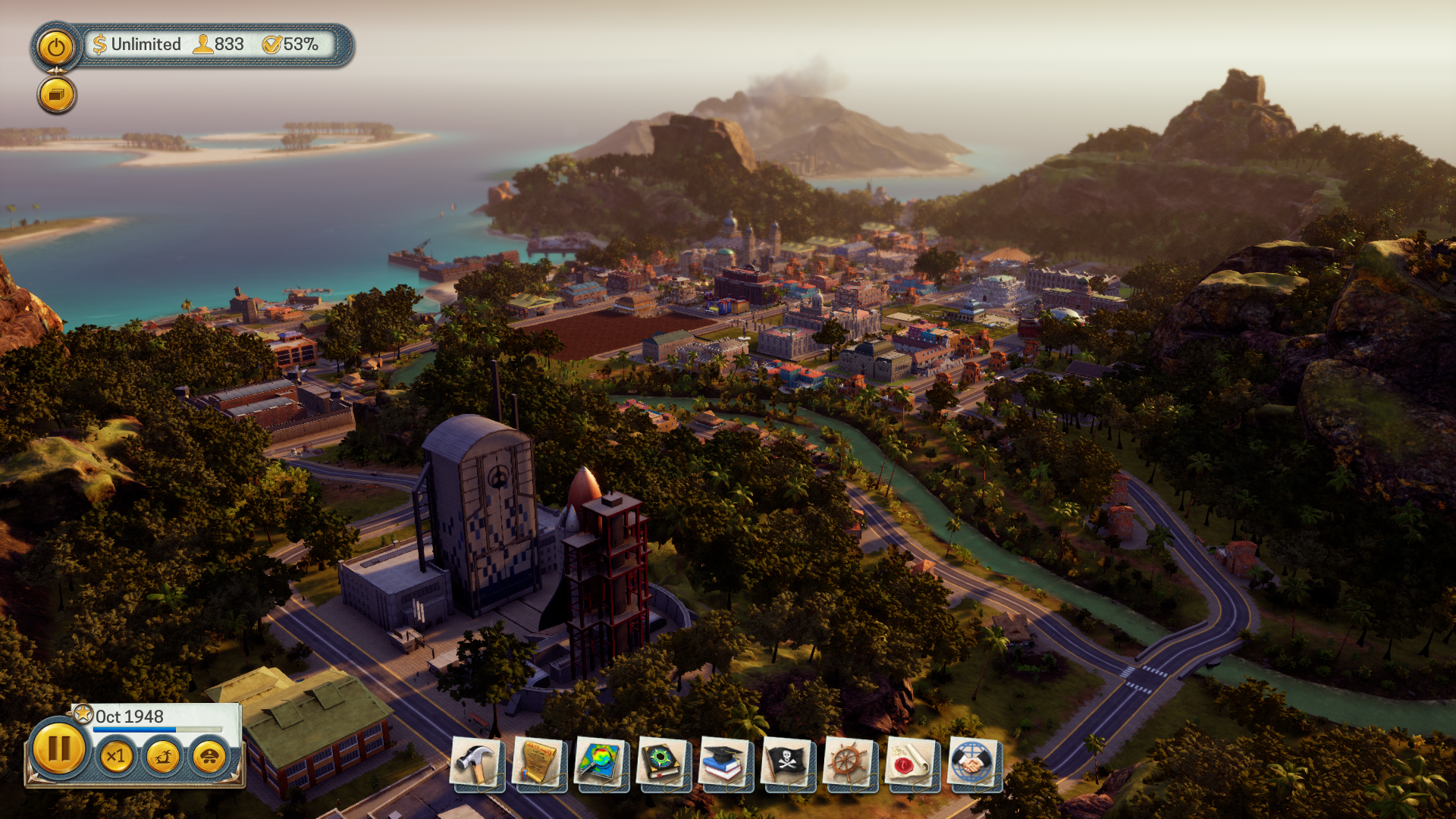Screen dimensions: 1456x819
Task: Change game speed with the x1 button
Action: click(x=116, y=756)
